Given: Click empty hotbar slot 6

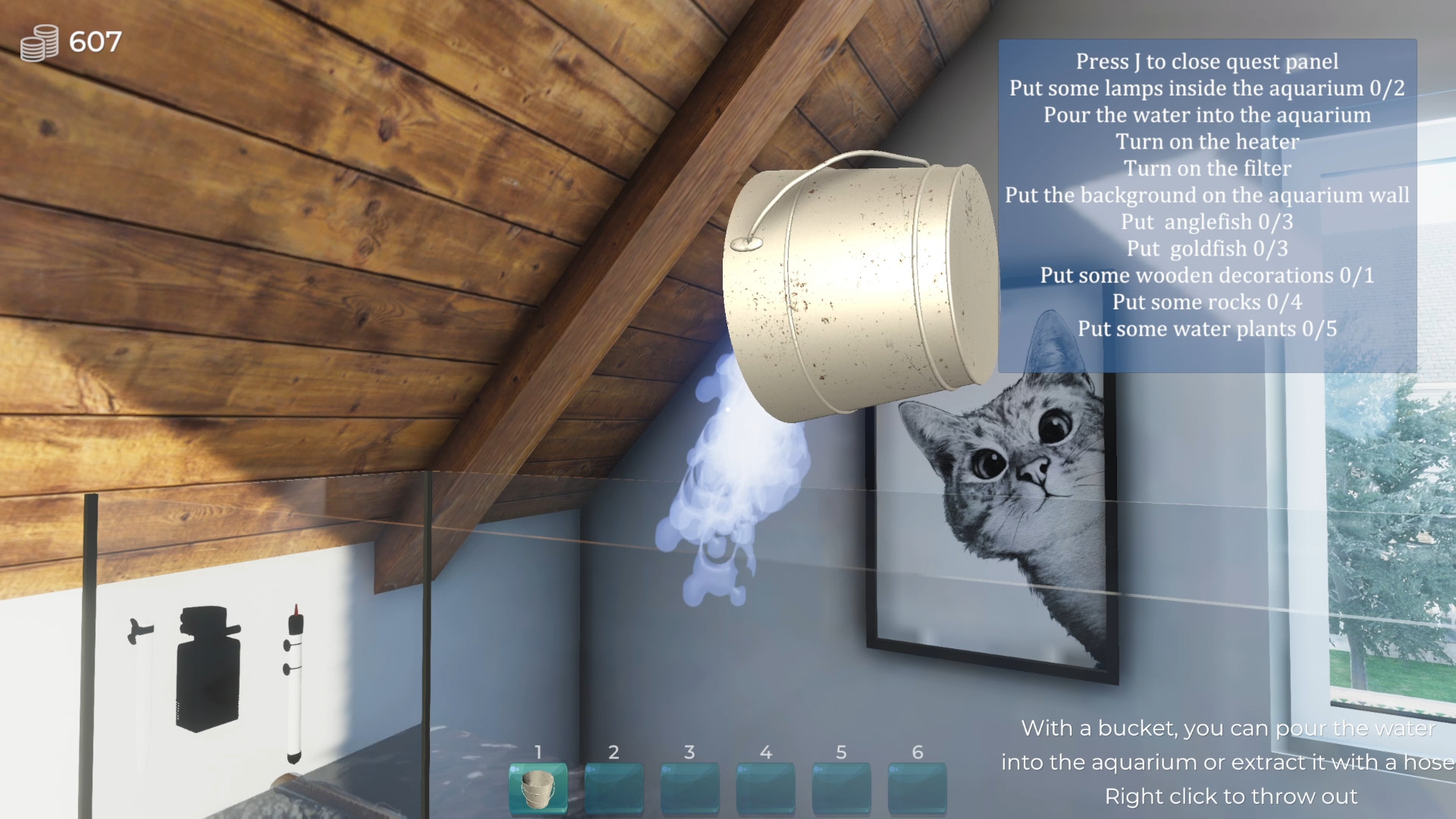Looking at the screenshot, I should pos(918,786).
